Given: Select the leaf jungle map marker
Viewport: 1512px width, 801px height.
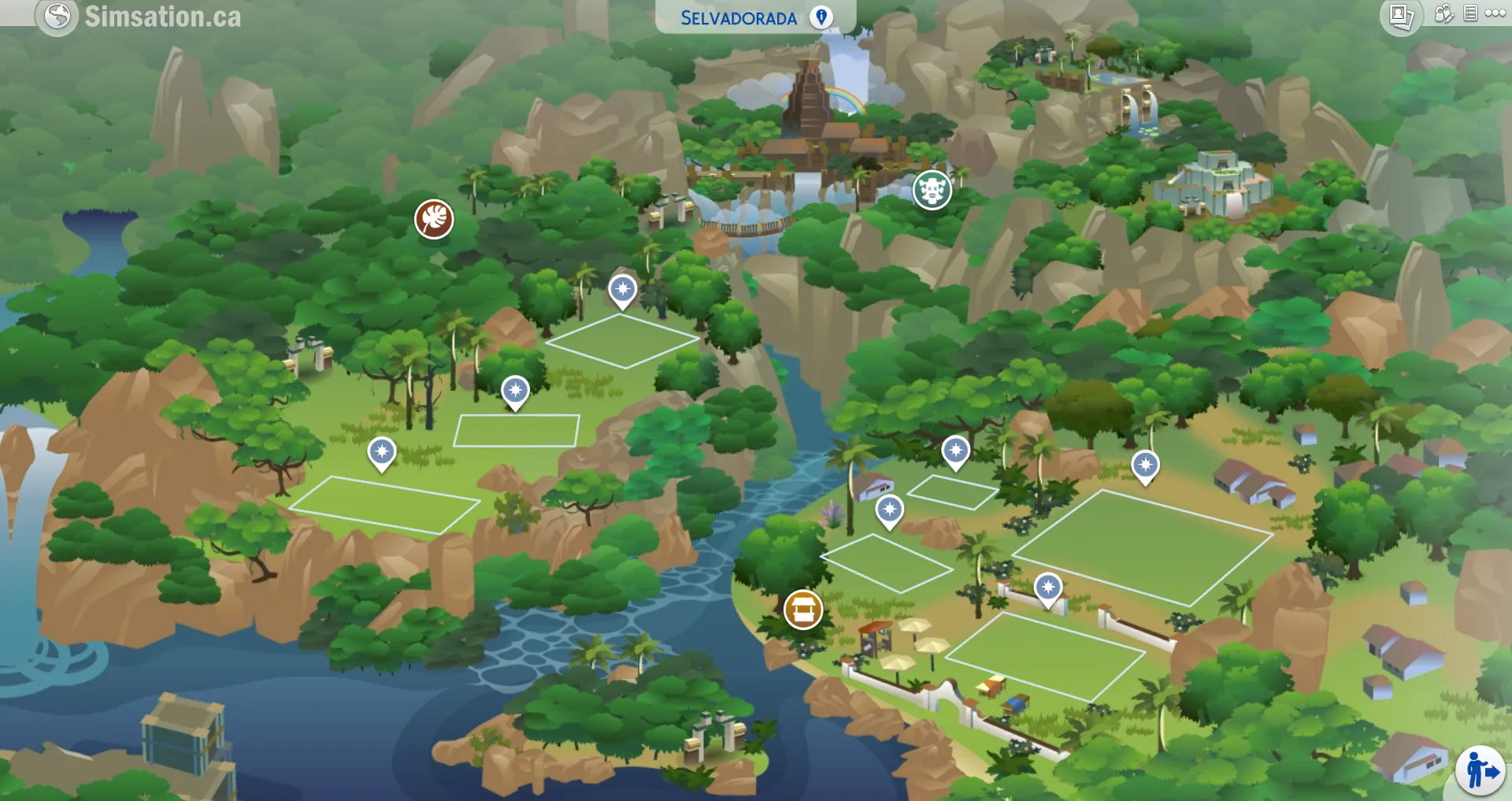Looking at the screenshot, I should 434,219.
